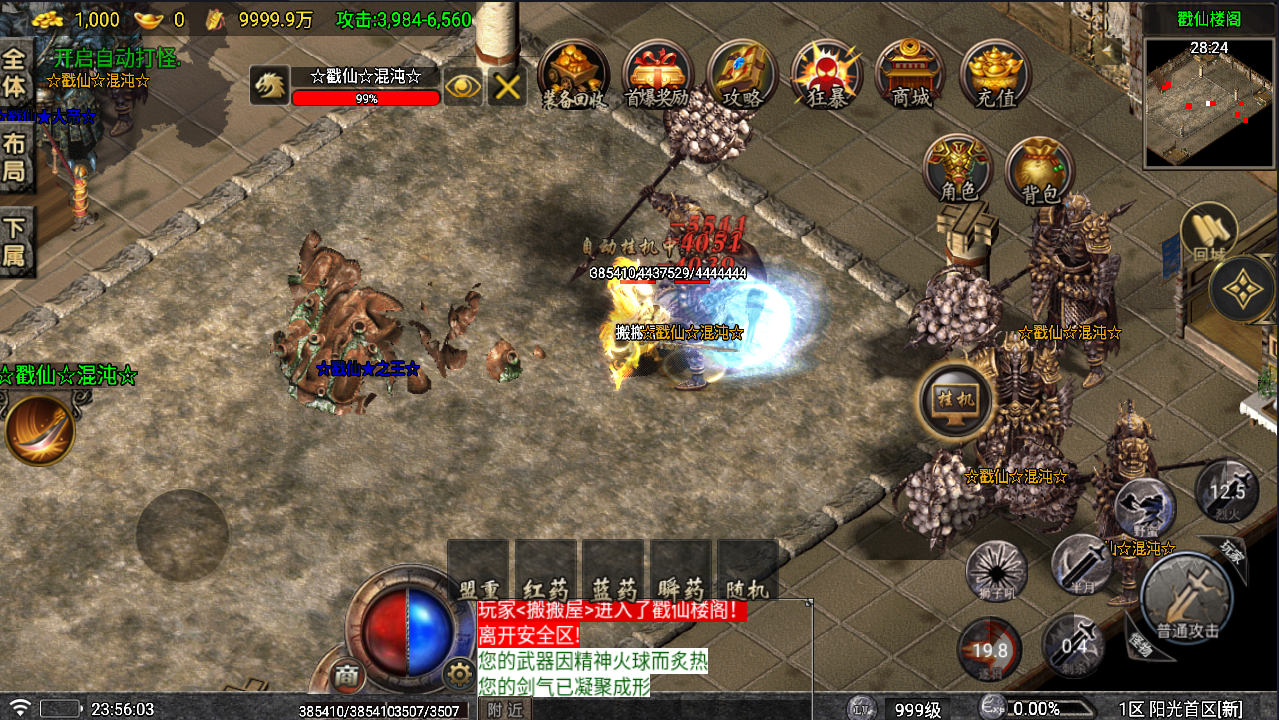Open the 全体 all-members panel tab
The height and width of the screenshot is (720, 1279).
click(16, 71)
